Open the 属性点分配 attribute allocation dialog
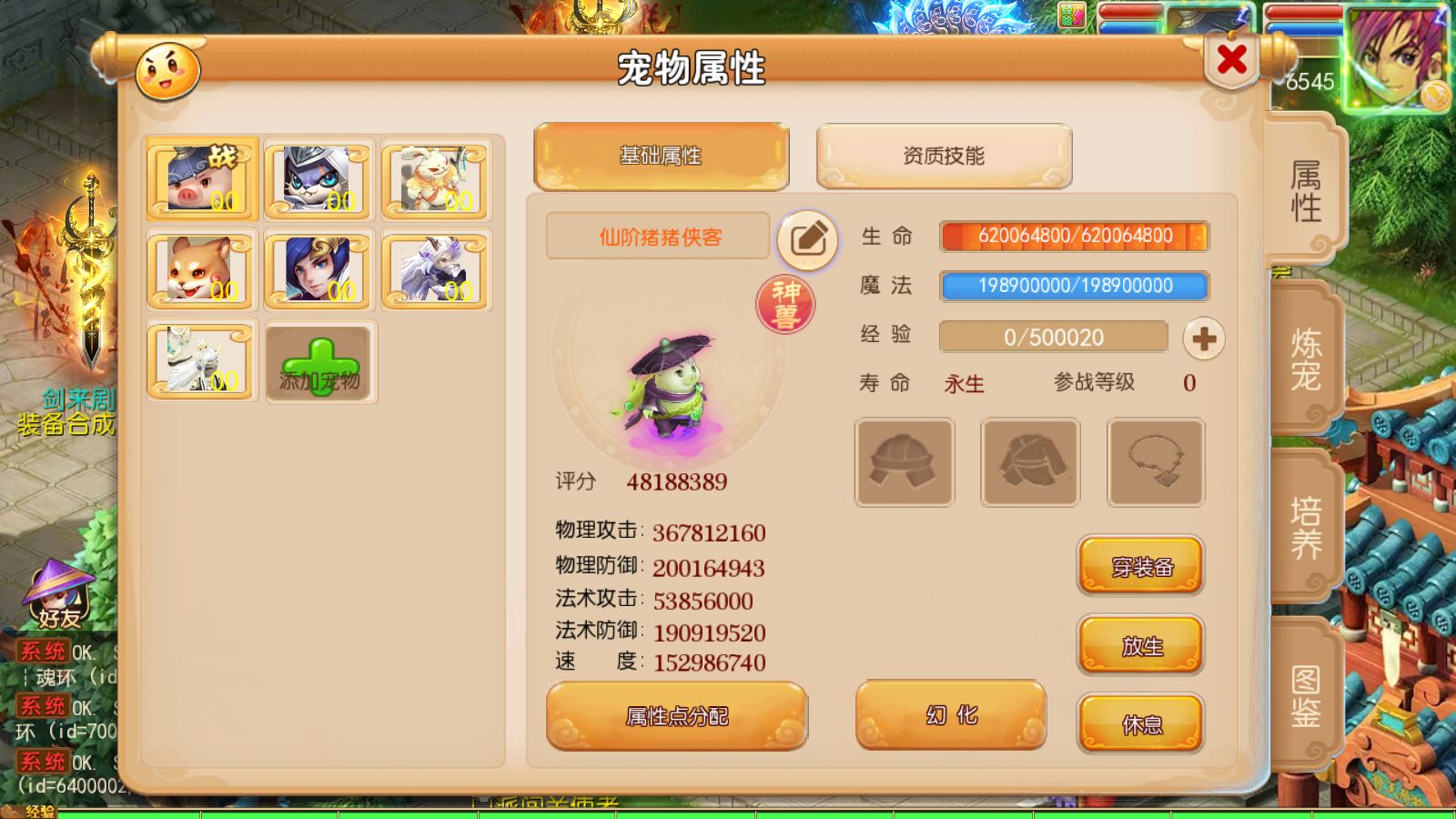The height and width of the screenshot is (819, 1456). click(675, 717)
